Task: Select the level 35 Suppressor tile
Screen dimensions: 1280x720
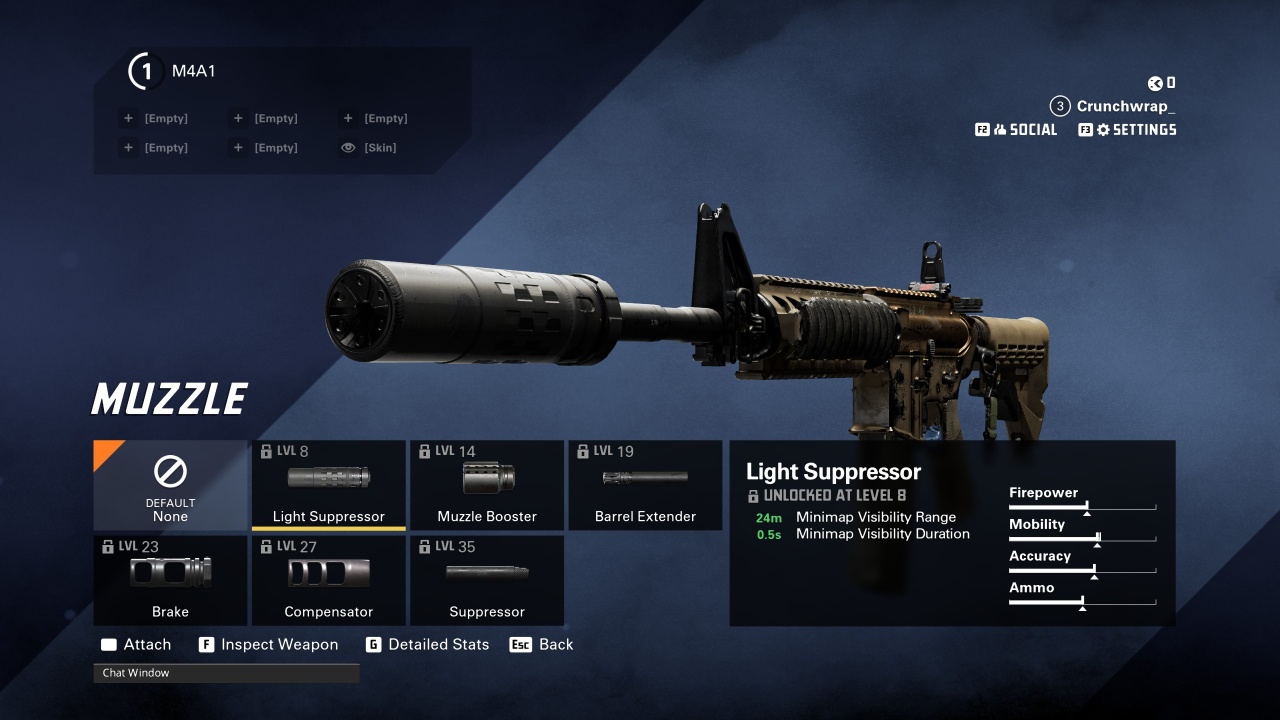Action: [487, 580]
